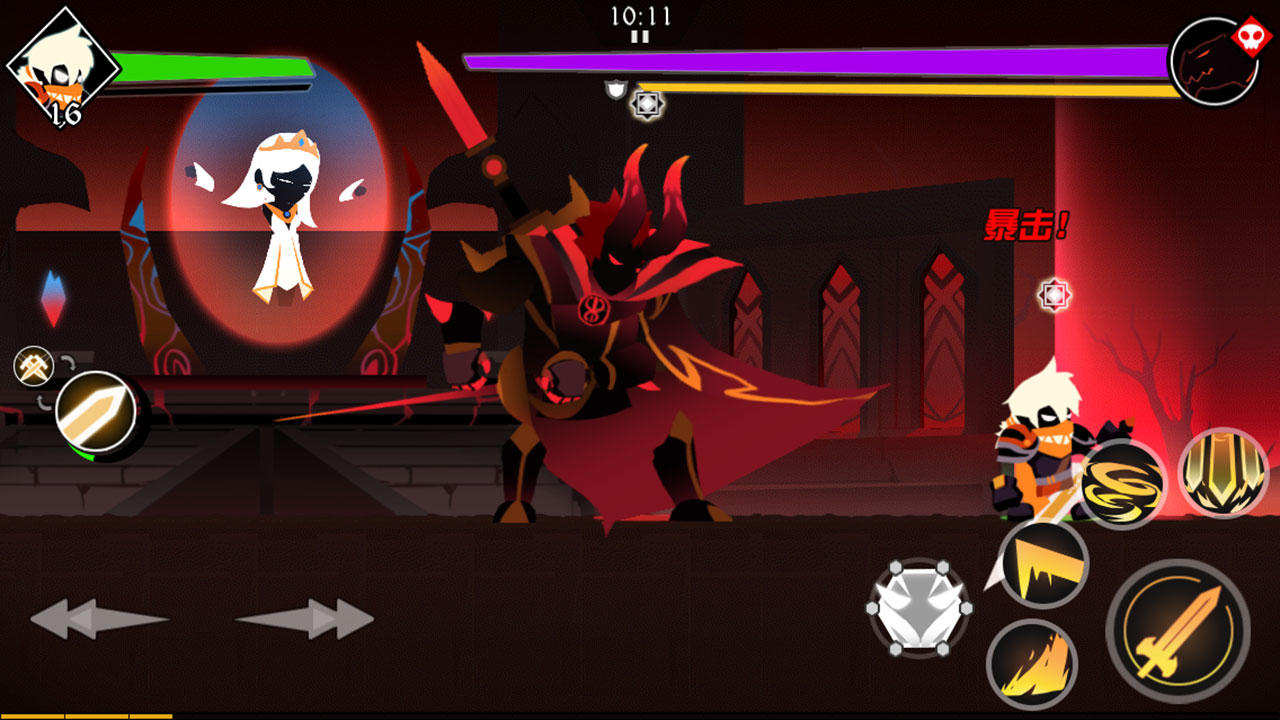Screen dimensions: 1280x720
Task: Use the silver dash dodge button
Action: tap(918, 608)
